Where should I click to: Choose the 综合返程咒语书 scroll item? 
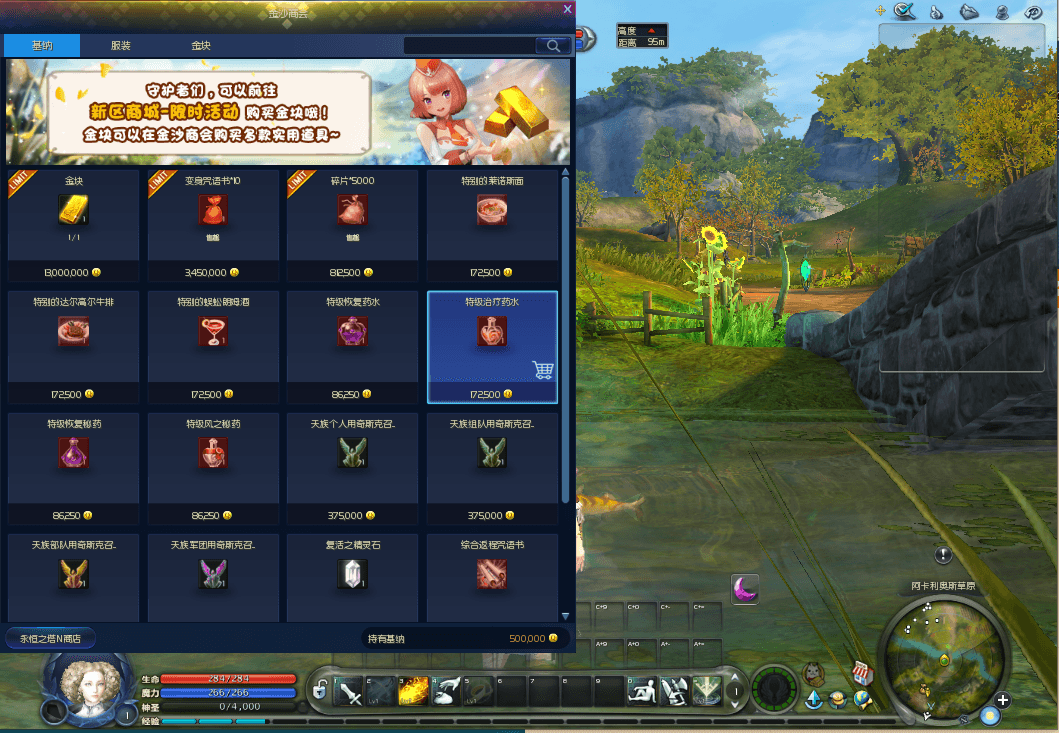click(x=492, y=574)
